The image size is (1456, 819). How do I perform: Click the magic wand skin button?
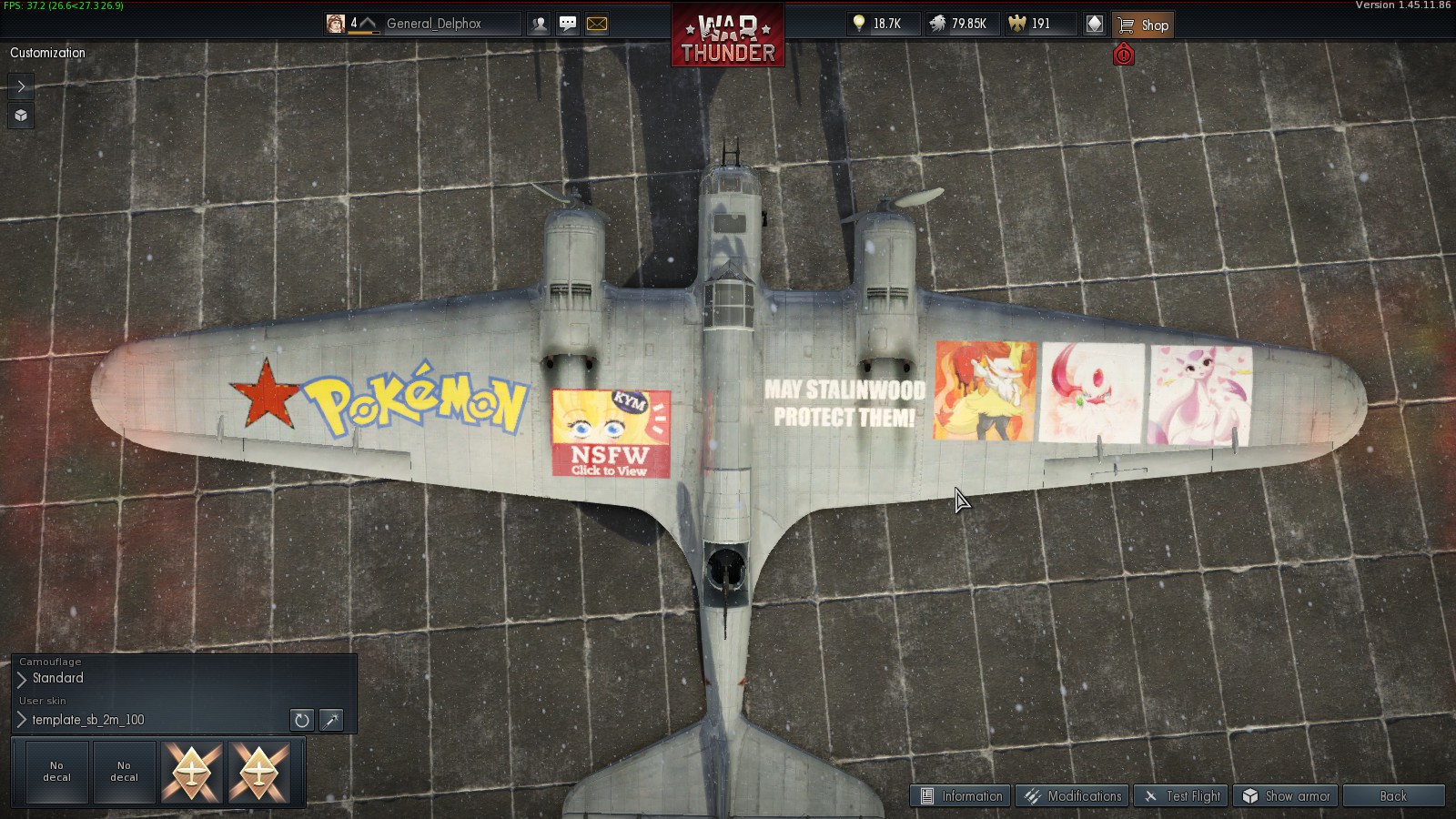pyautogui.click(x=331, y=720)
